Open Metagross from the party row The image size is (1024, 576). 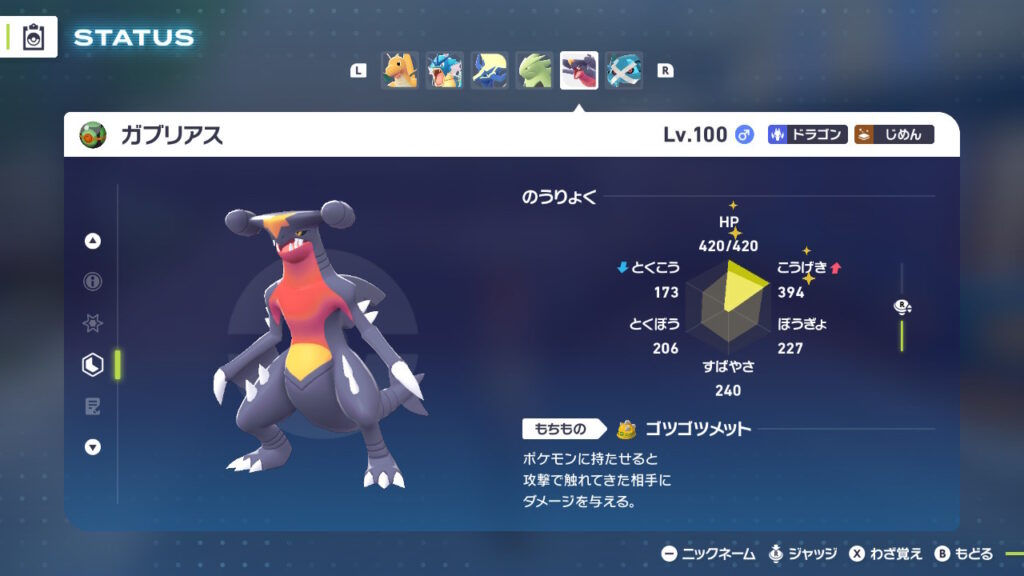click(624, 71)
